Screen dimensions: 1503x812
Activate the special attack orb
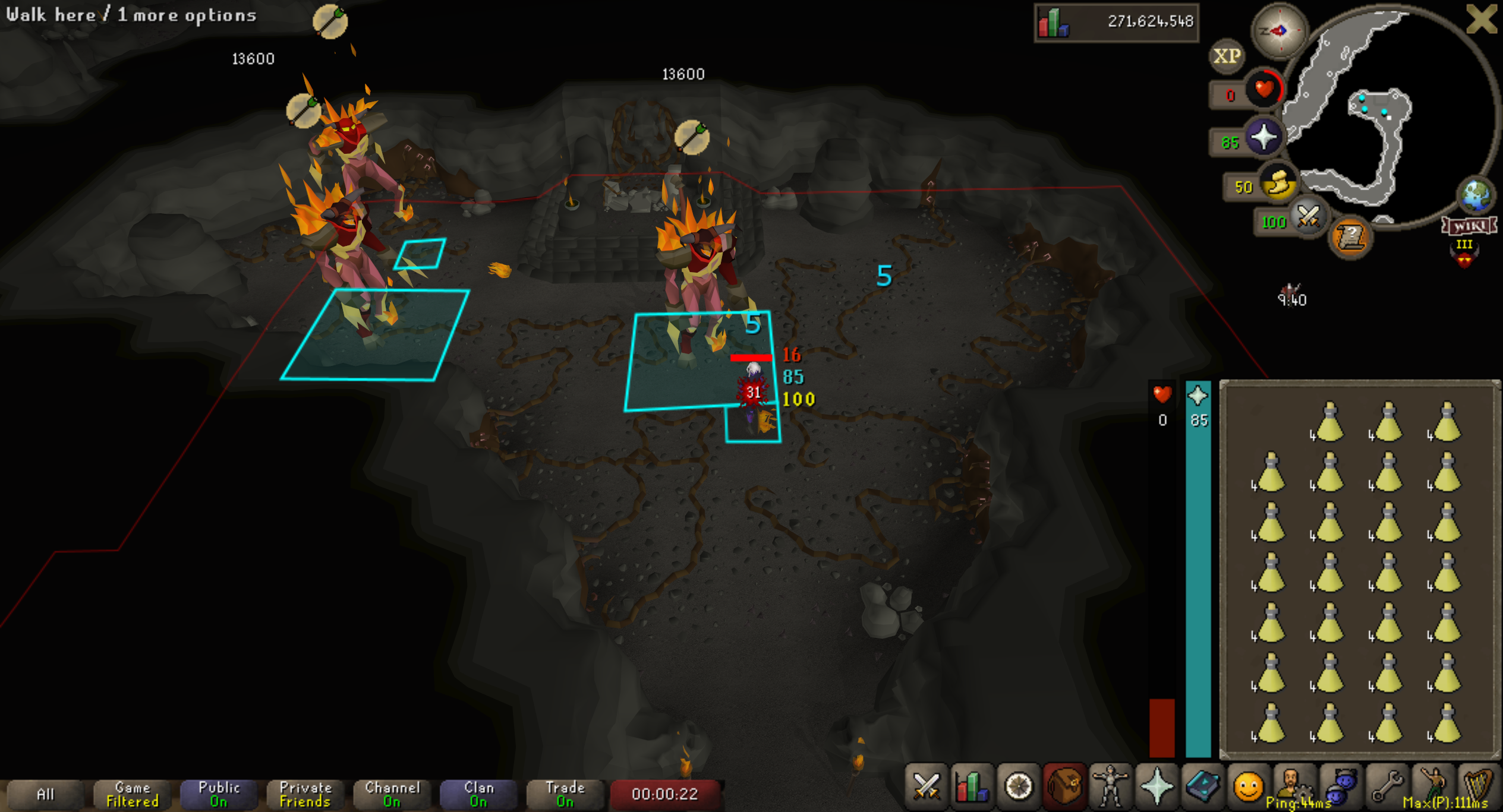(x=1307, y=217)
